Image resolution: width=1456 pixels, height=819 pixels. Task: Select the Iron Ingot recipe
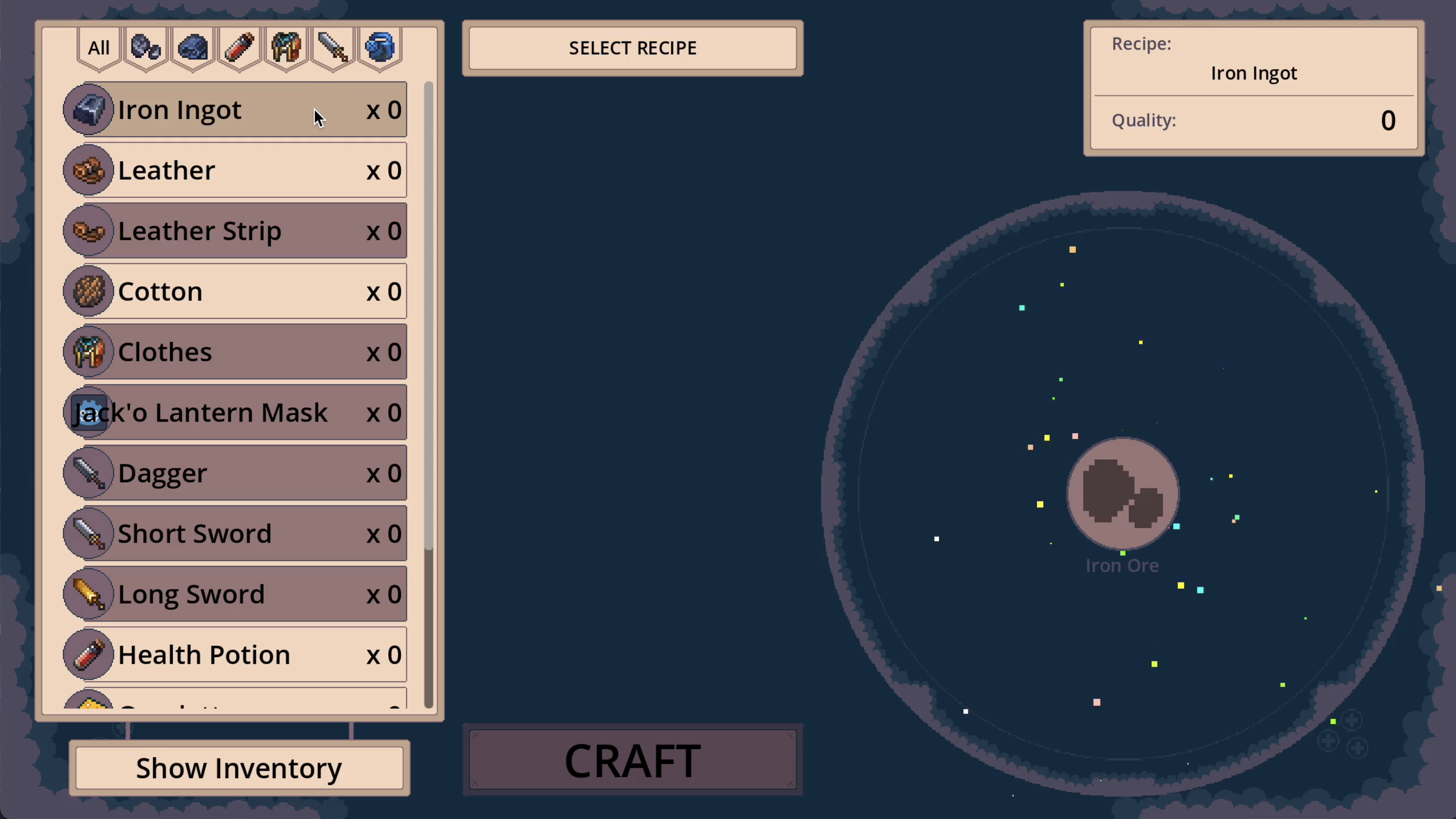pyautogui.click(x=235, y=110)
